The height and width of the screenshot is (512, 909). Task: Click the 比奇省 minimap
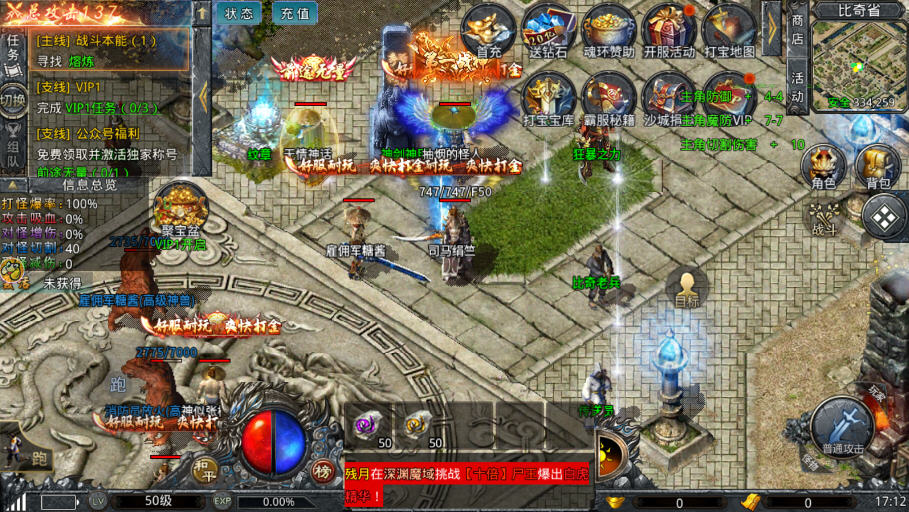point(859,60)
